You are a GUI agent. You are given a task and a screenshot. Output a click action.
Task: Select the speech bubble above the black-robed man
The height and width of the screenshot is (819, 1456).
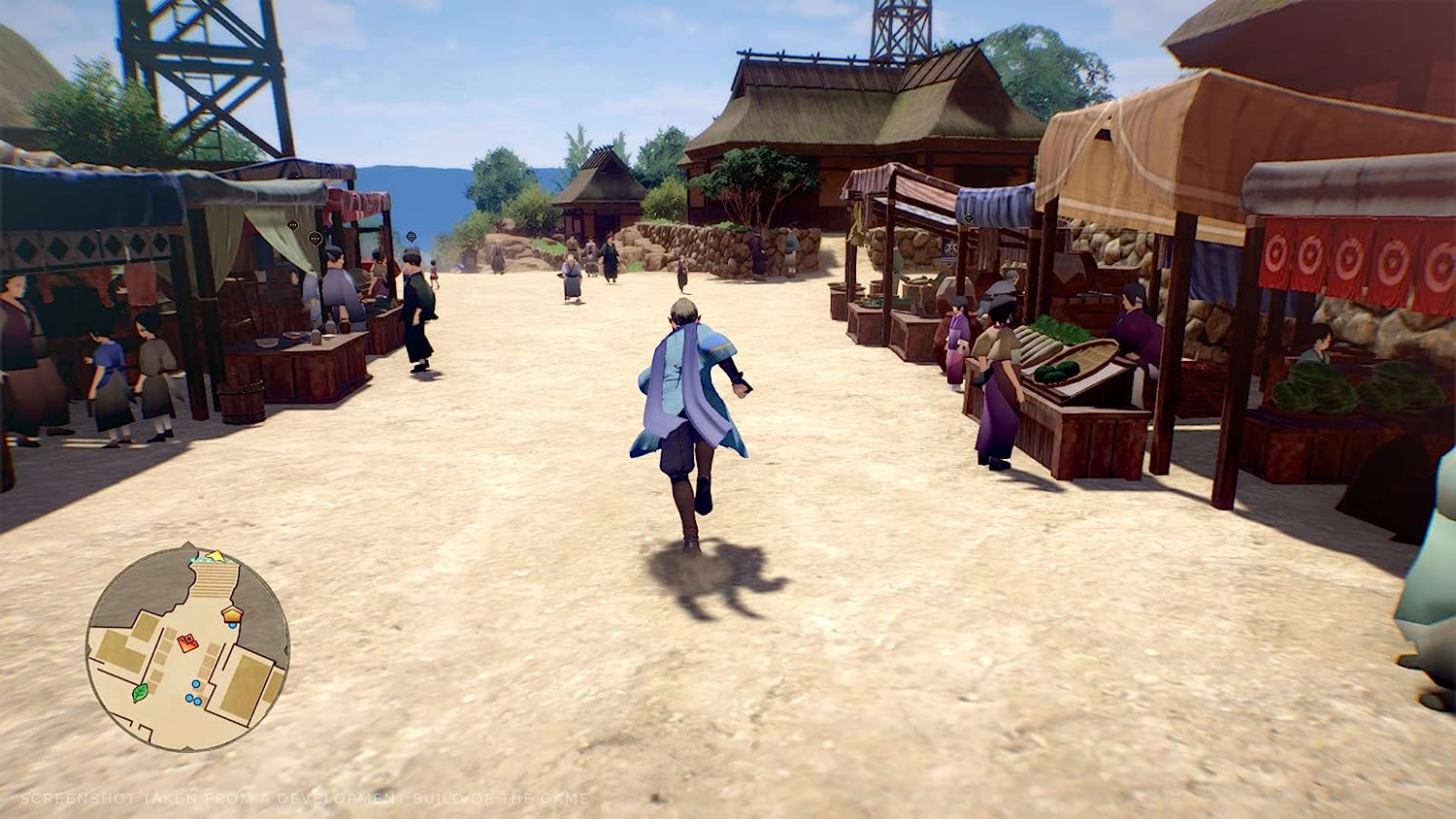click(x=411, y=237)
